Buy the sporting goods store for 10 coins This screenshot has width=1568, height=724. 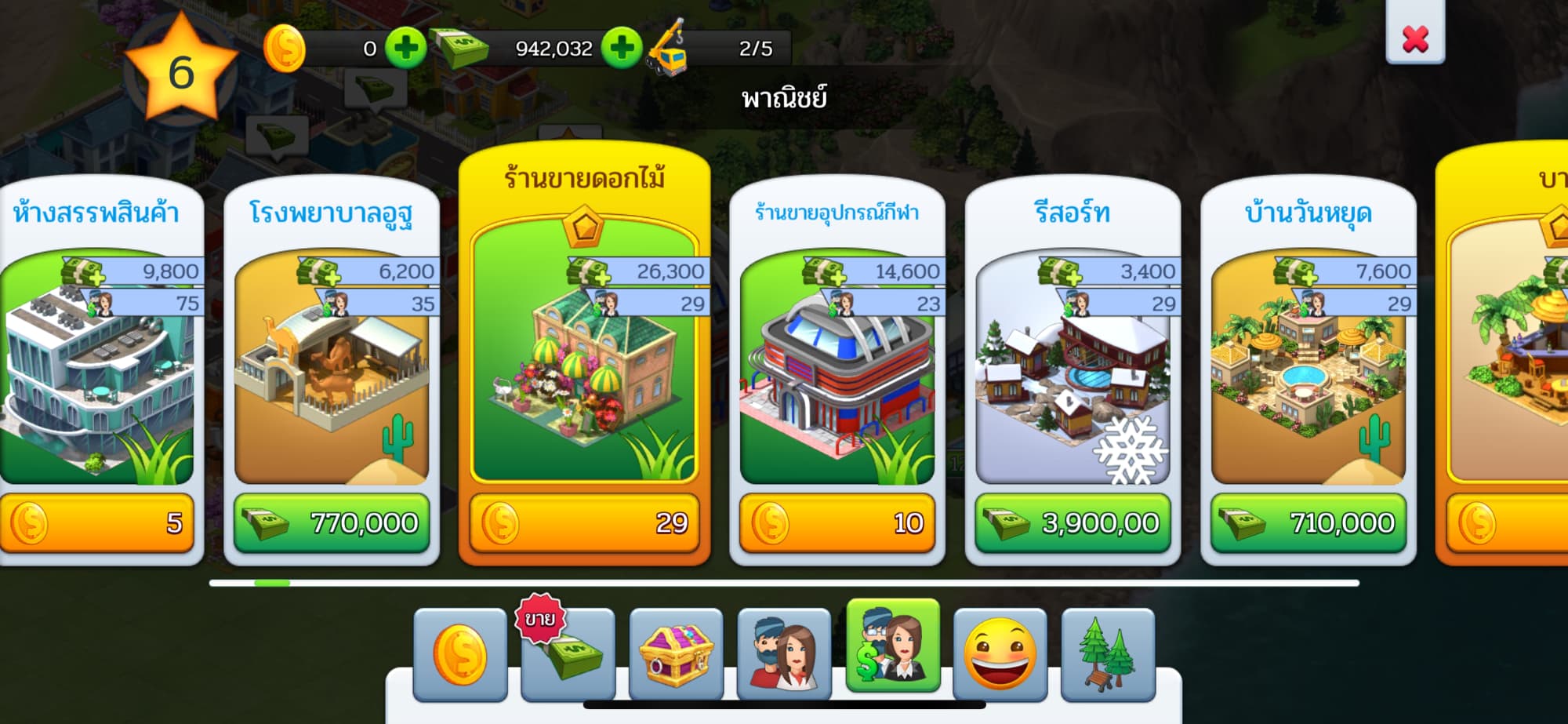click(x=837, y=523)
